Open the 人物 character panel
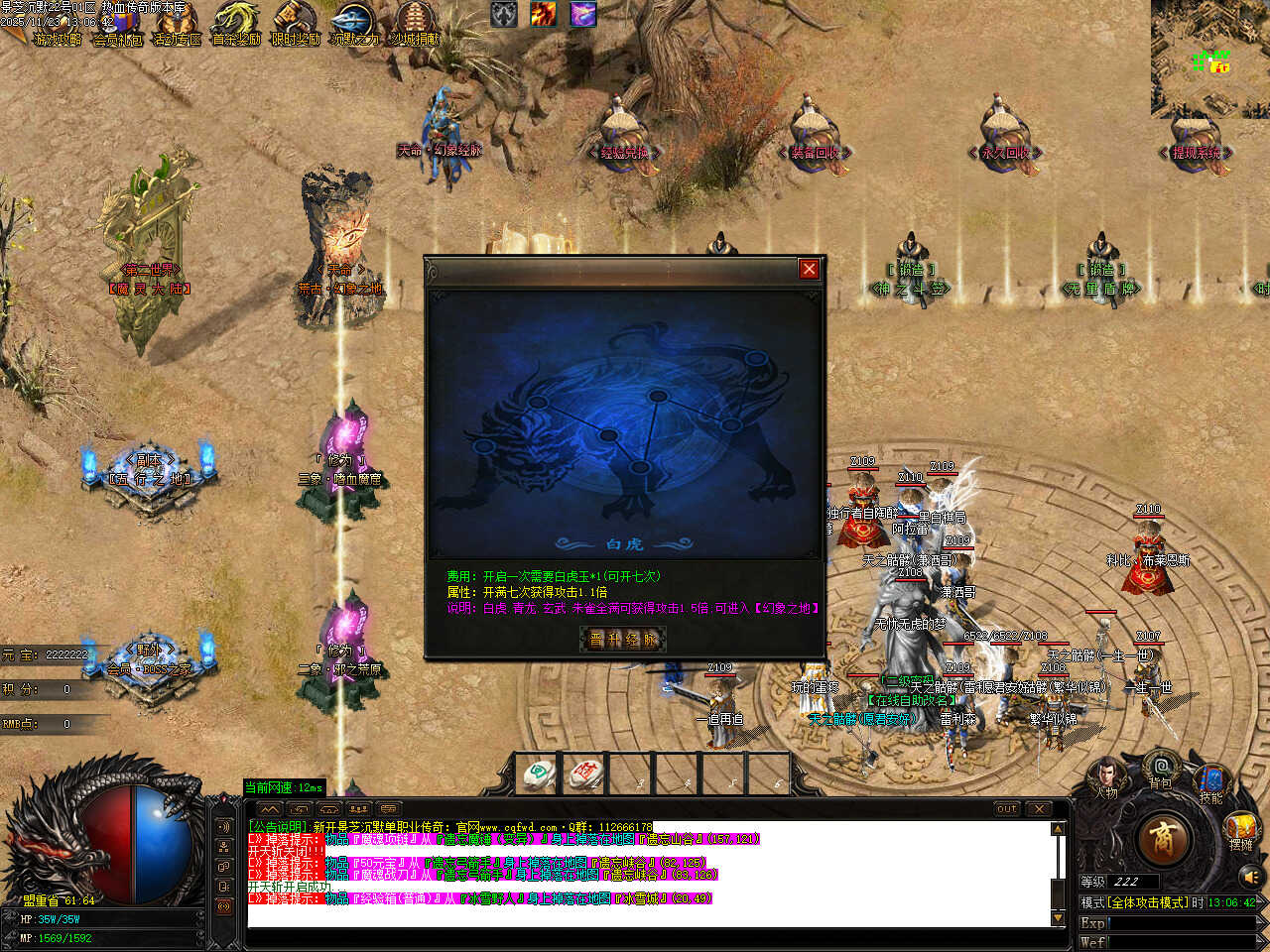This screenshot has width=1270, height=952. tap(1105, 776)
